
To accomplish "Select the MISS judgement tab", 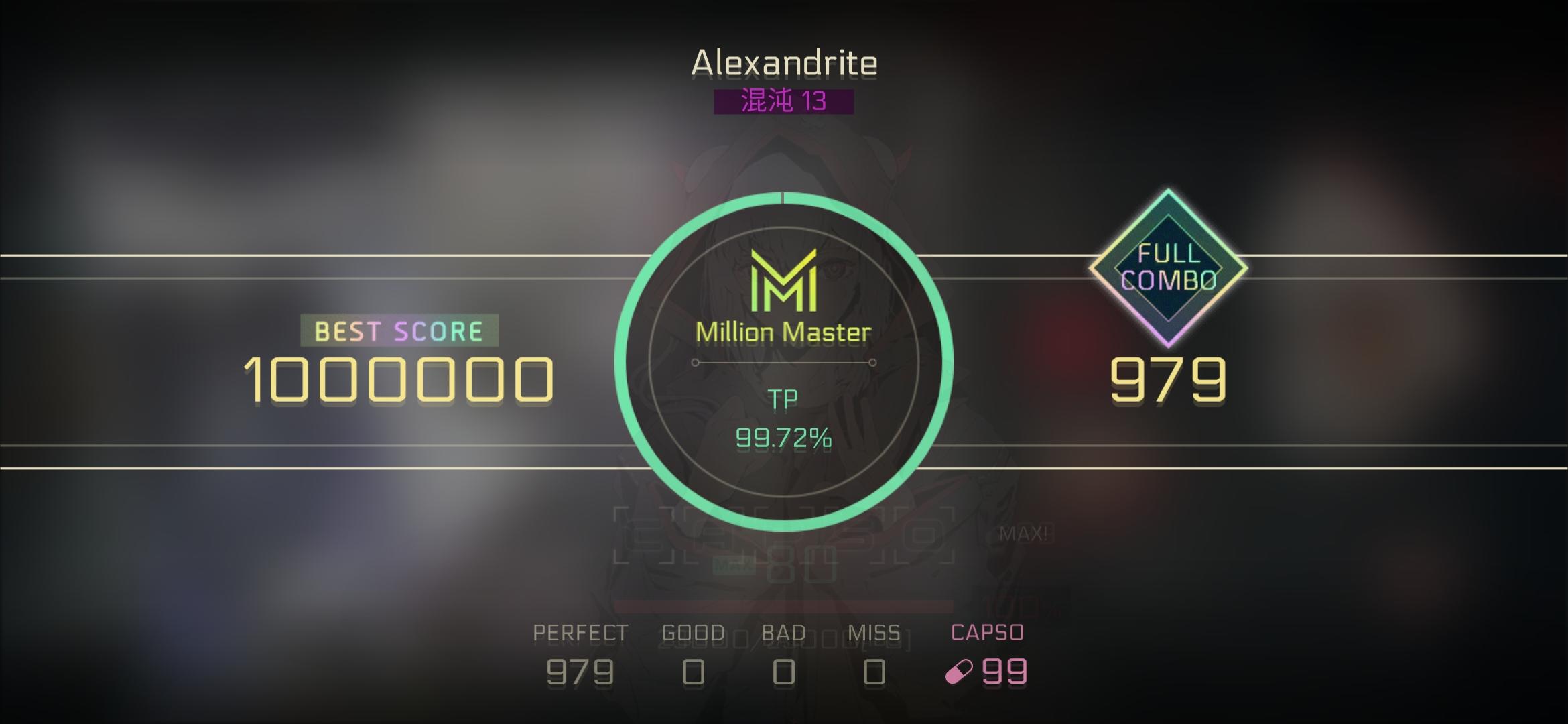I will [x=875, y=631].
